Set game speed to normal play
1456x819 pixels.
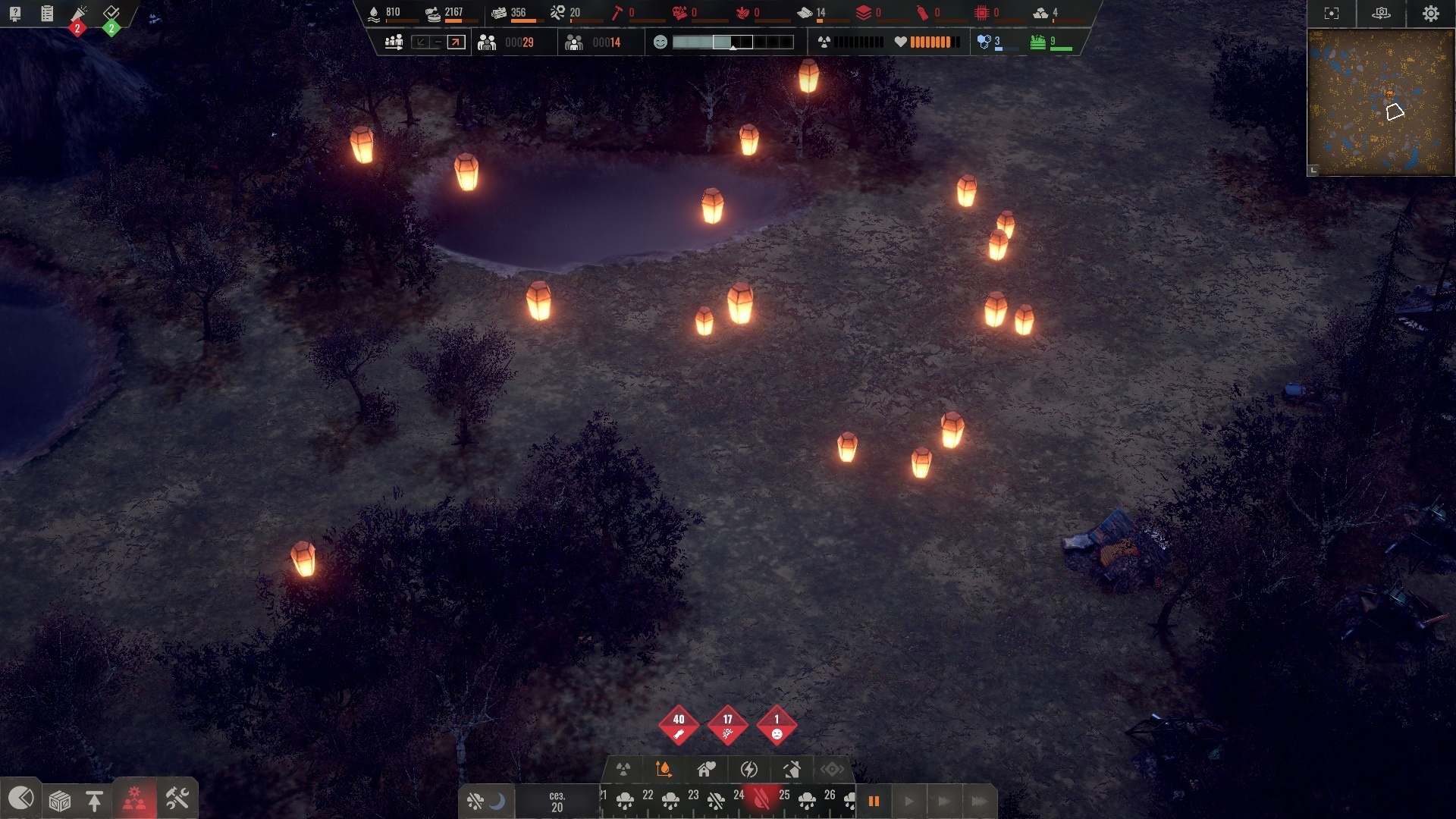908,801
